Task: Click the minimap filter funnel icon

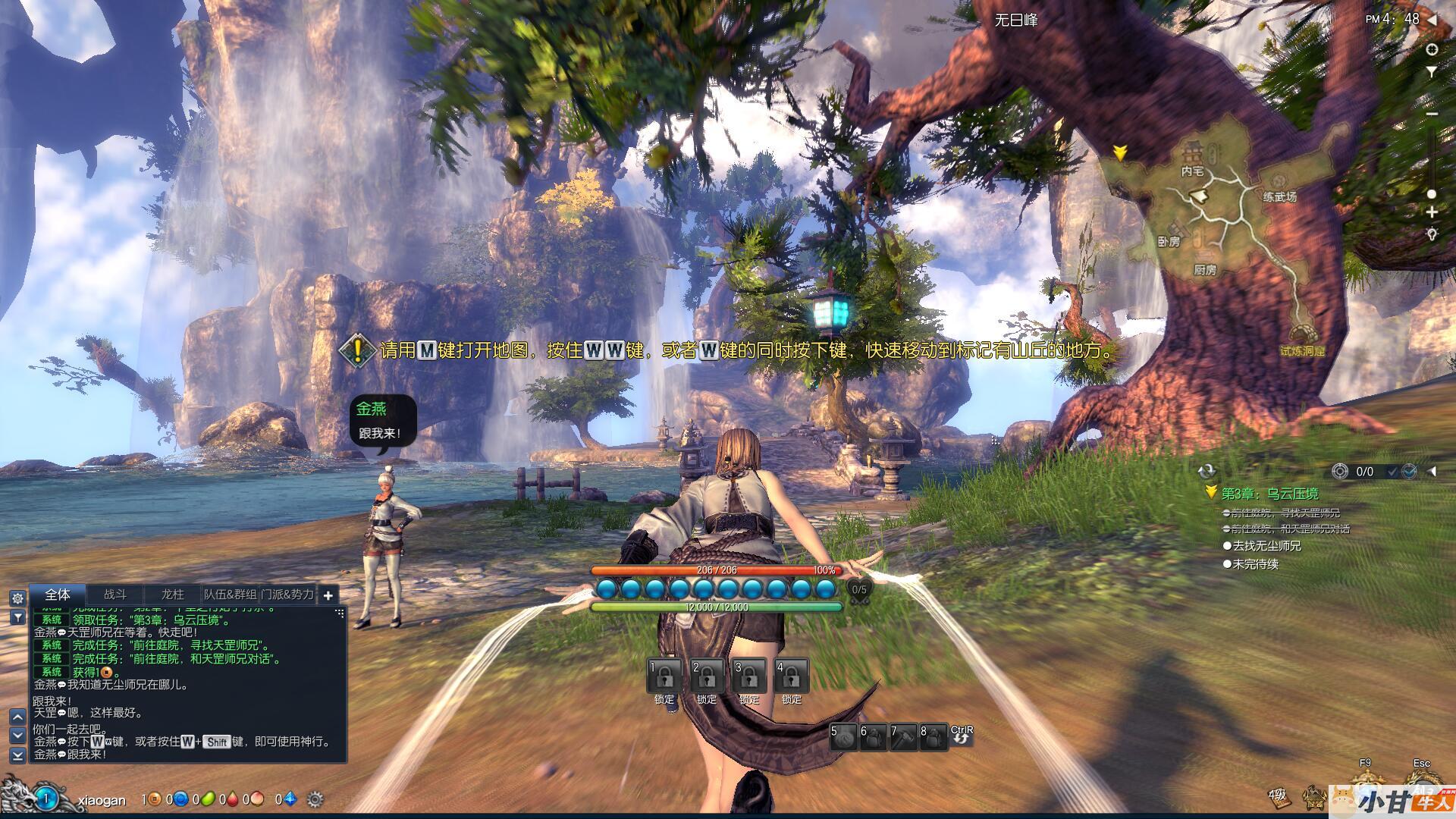Action: pos(1432,72)
